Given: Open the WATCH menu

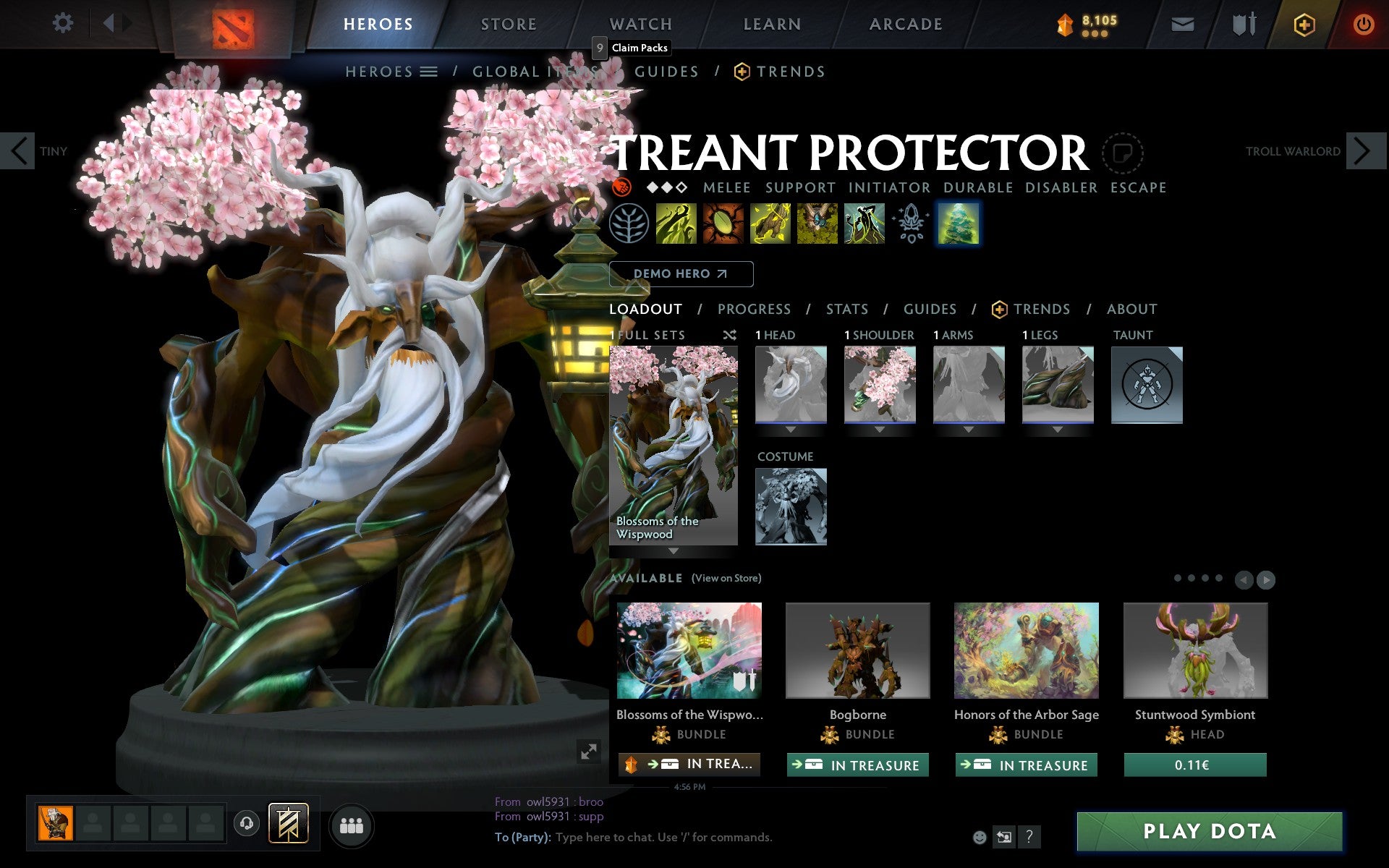Looking at the screenshot, I should click(x=640, y=23).
